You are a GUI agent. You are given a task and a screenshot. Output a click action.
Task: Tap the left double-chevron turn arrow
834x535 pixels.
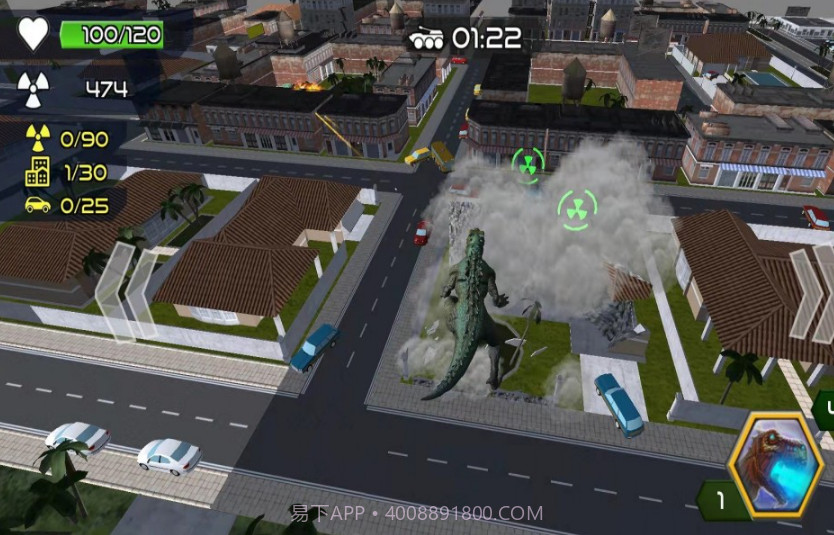click(x=126, y=290)
